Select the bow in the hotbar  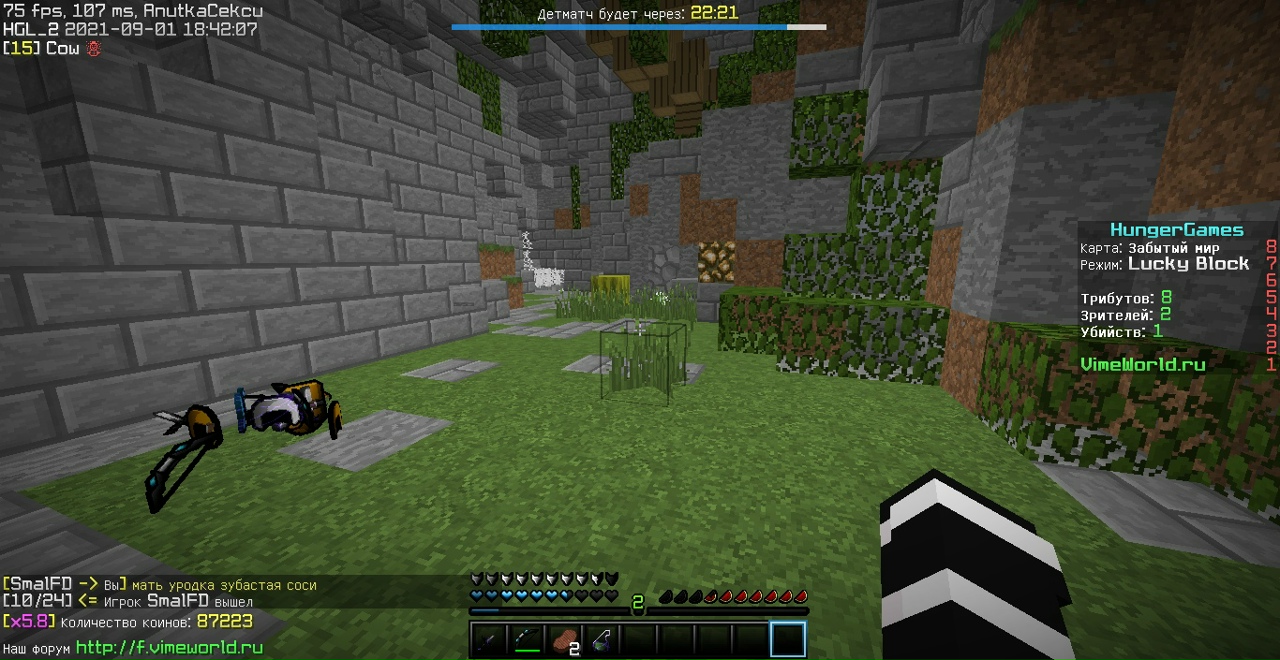click(527, 639)
